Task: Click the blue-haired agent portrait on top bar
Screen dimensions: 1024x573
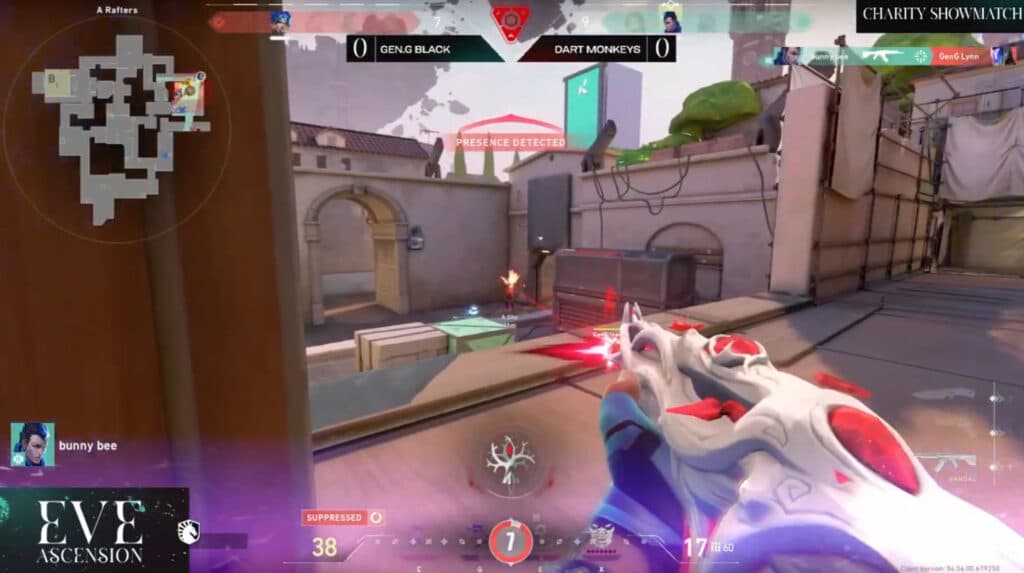Action: pos(280,21)
